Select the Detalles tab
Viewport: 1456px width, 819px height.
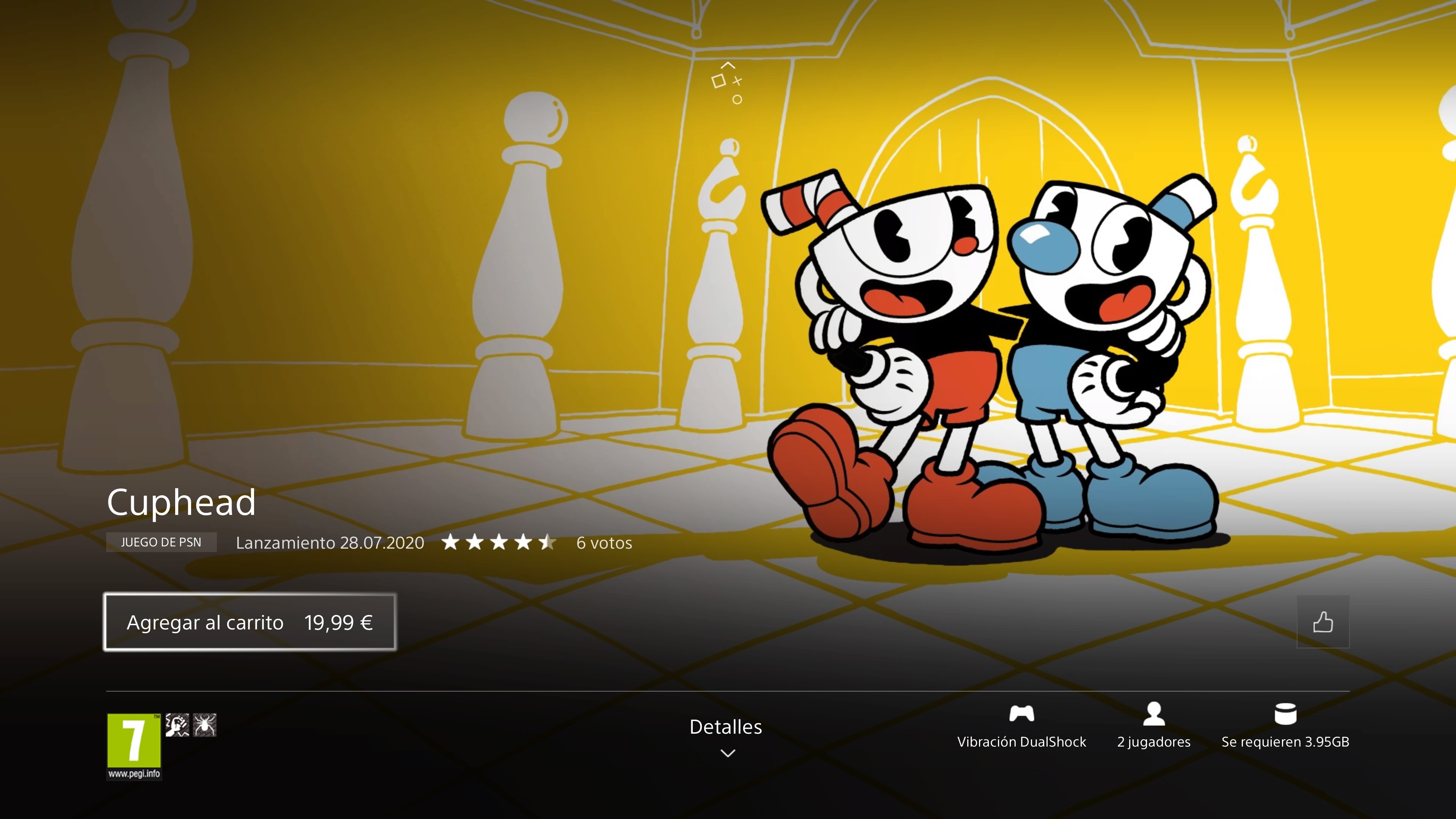coord(726,728)
